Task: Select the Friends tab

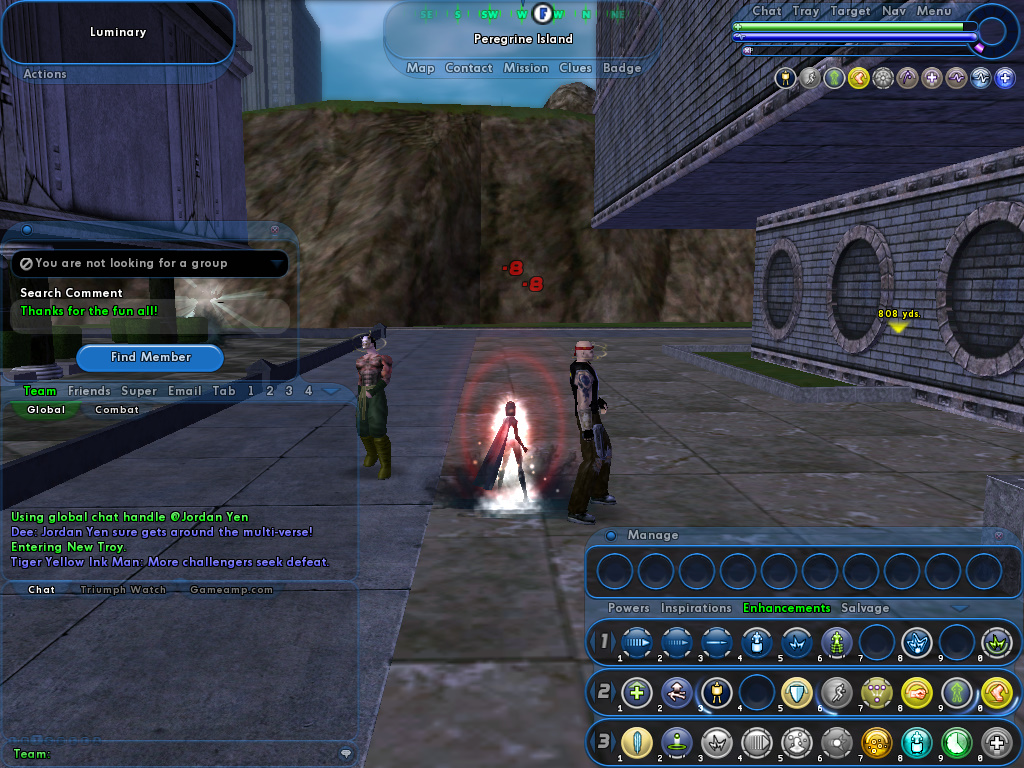Action: 89,391
